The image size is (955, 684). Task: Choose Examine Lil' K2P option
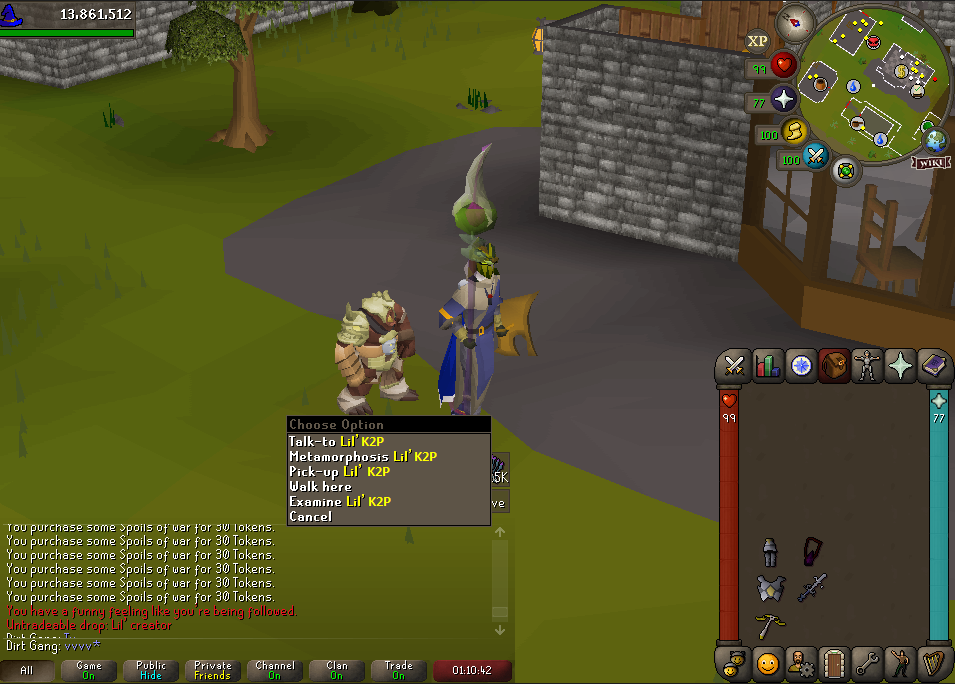[x=340, y=501]
